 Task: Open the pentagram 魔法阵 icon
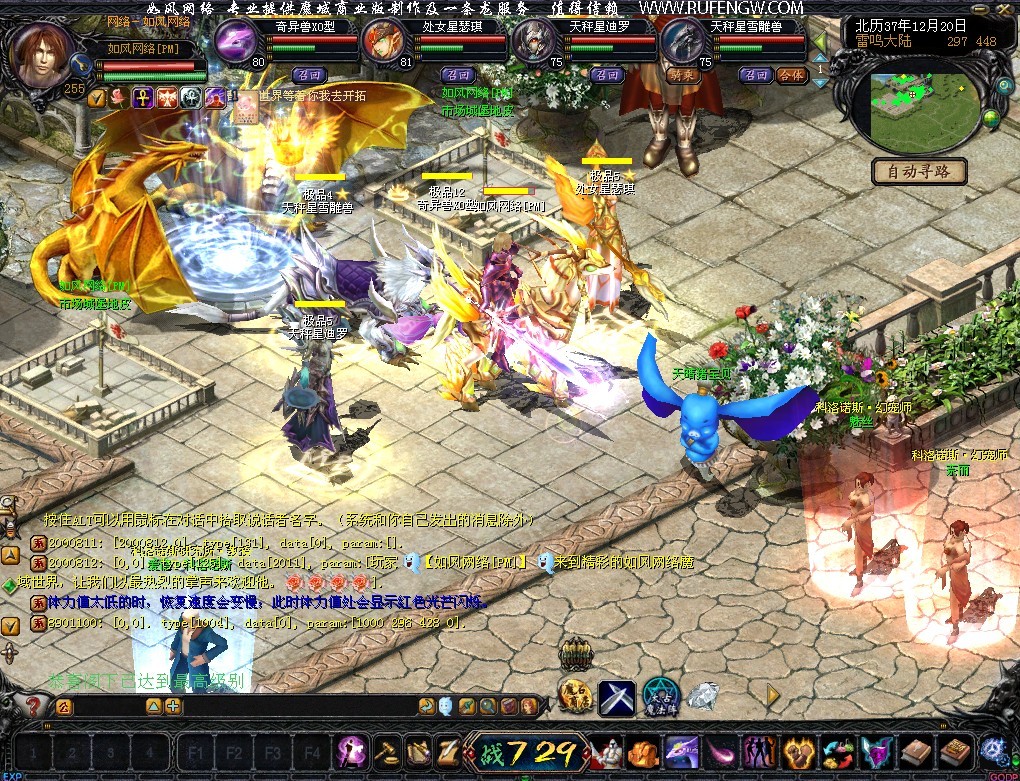tap(660, 695)
